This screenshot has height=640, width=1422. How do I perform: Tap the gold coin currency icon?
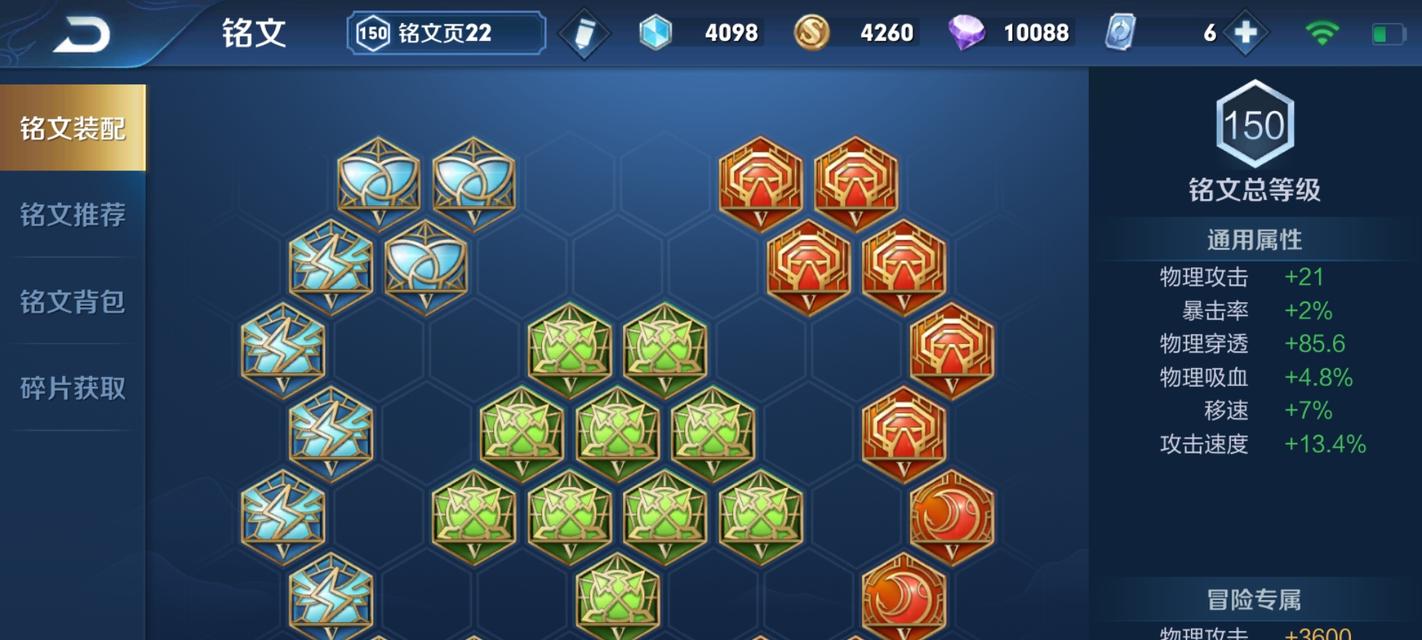point(811,33)
